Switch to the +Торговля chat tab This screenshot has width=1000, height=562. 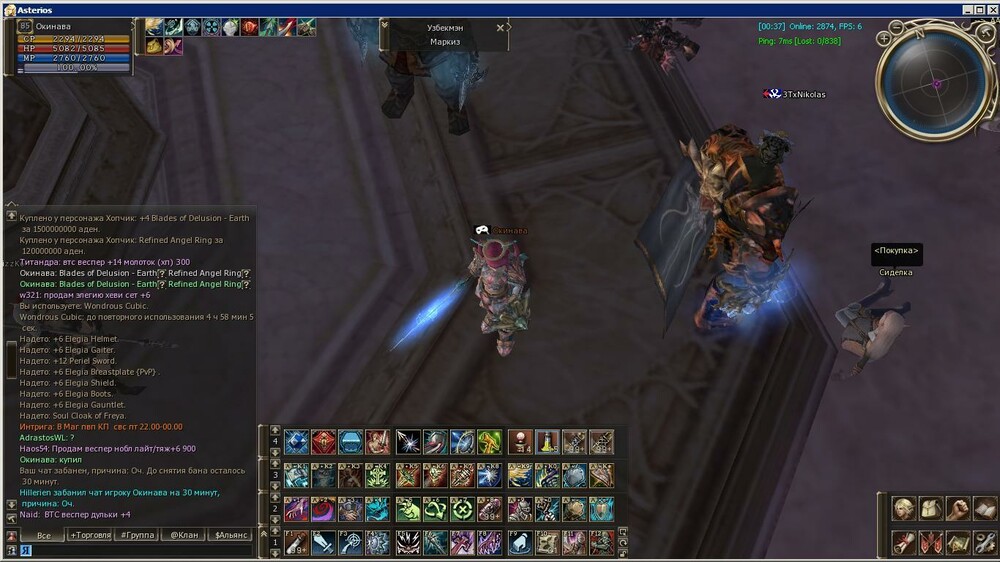pyautogui.click(x=90, y=535)
